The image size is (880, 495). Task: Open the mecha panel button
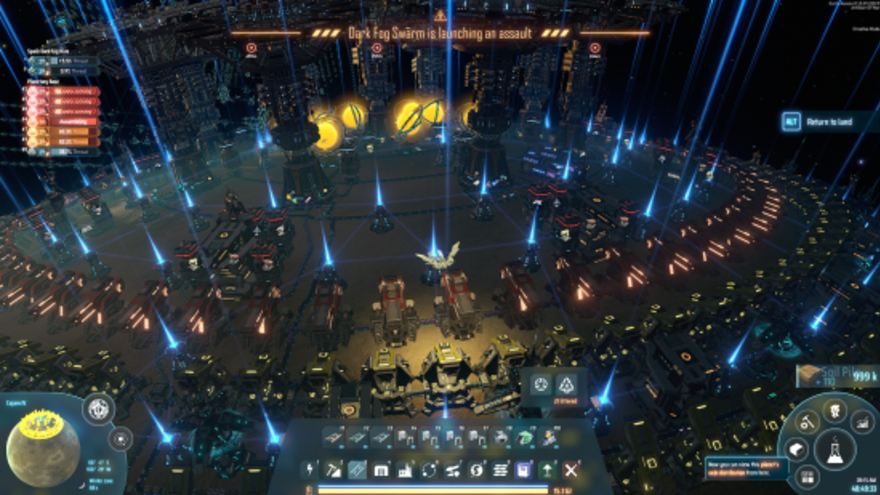(834, 410)
